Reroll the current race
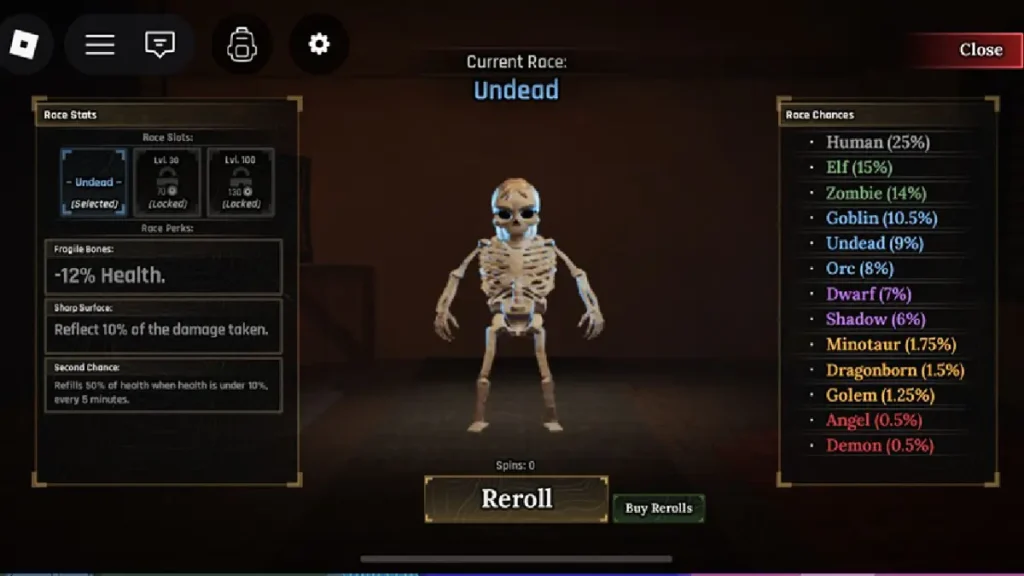The height and width of the screenshot is (576, 1024). (516, 498)
